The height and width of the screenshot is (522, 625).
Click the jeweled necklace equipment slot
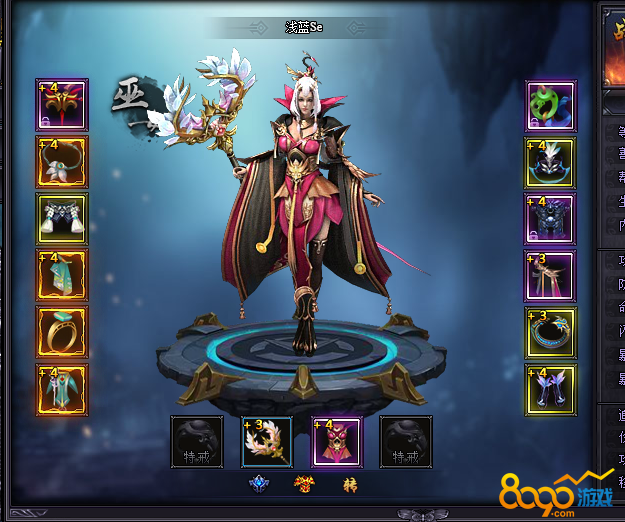click(62, 162)
